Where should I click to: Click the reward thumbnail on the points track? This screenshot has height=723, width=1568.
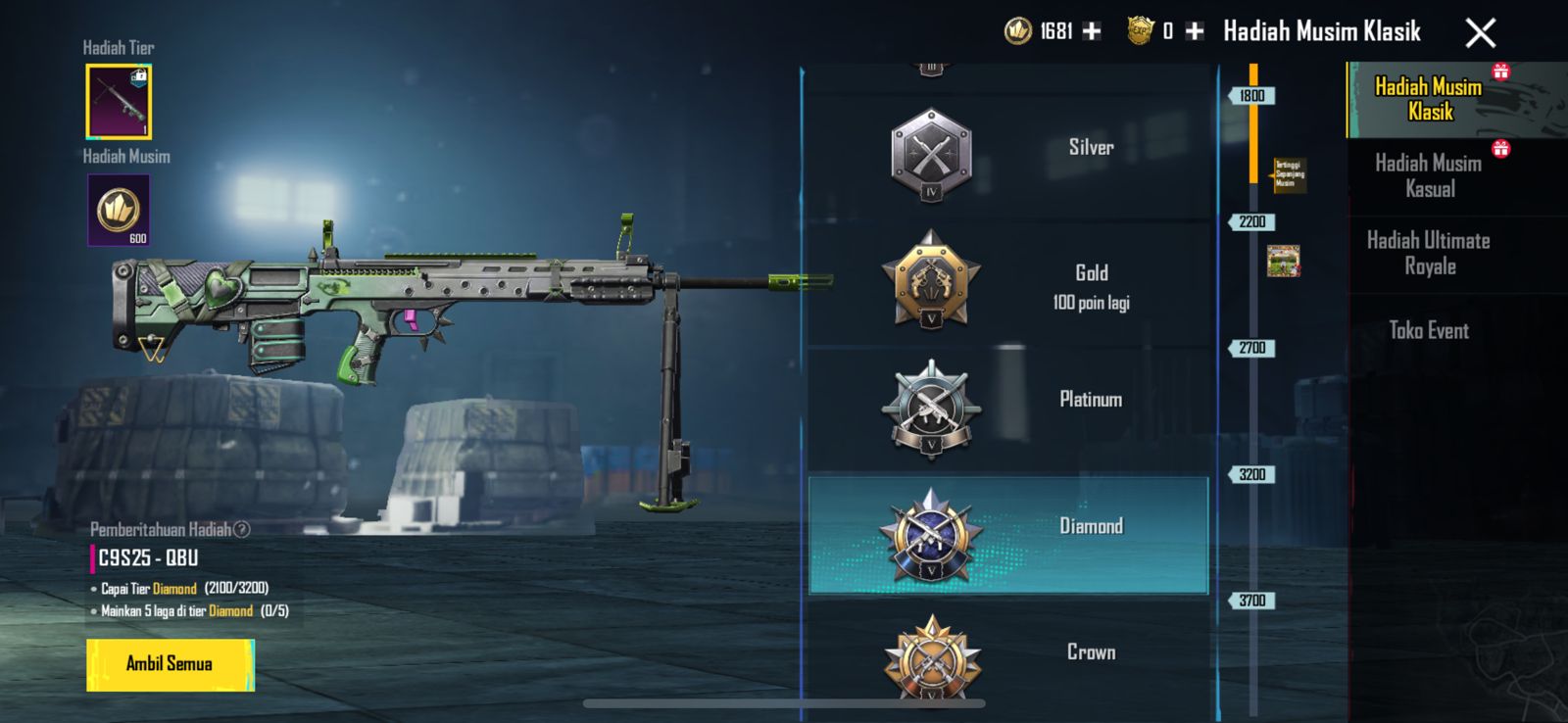(x=1283, y=261)
